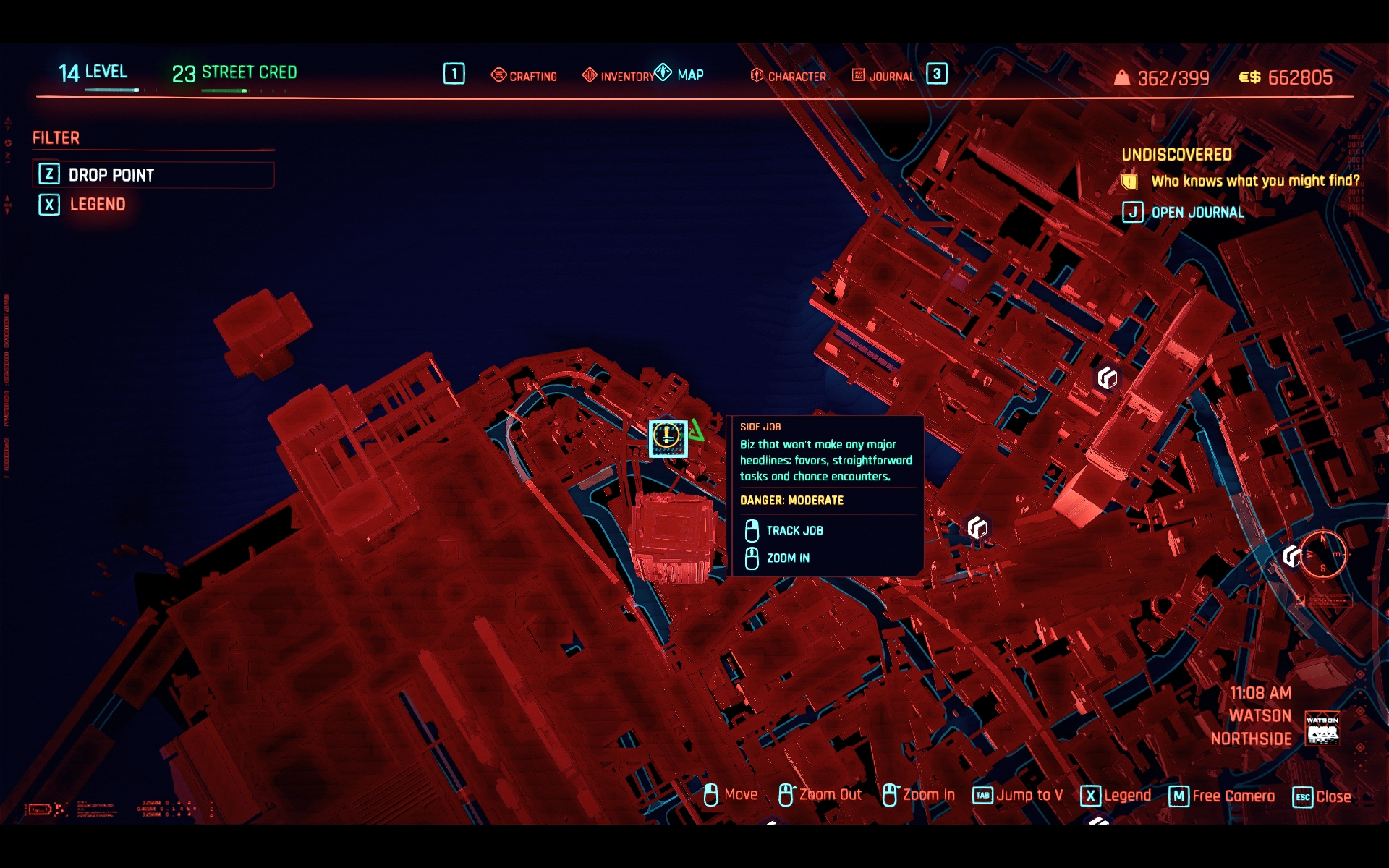Switch to the Inventory tab
The height and width of the screenshot is (868, 1389).
[619, 75]
